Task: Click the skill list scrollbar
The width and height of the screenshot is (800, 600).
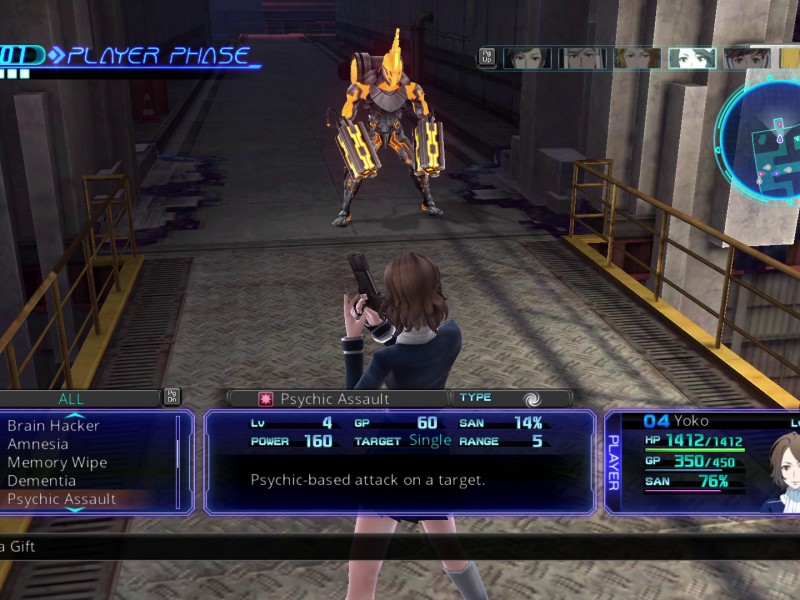Action: (x=178, y=460)
